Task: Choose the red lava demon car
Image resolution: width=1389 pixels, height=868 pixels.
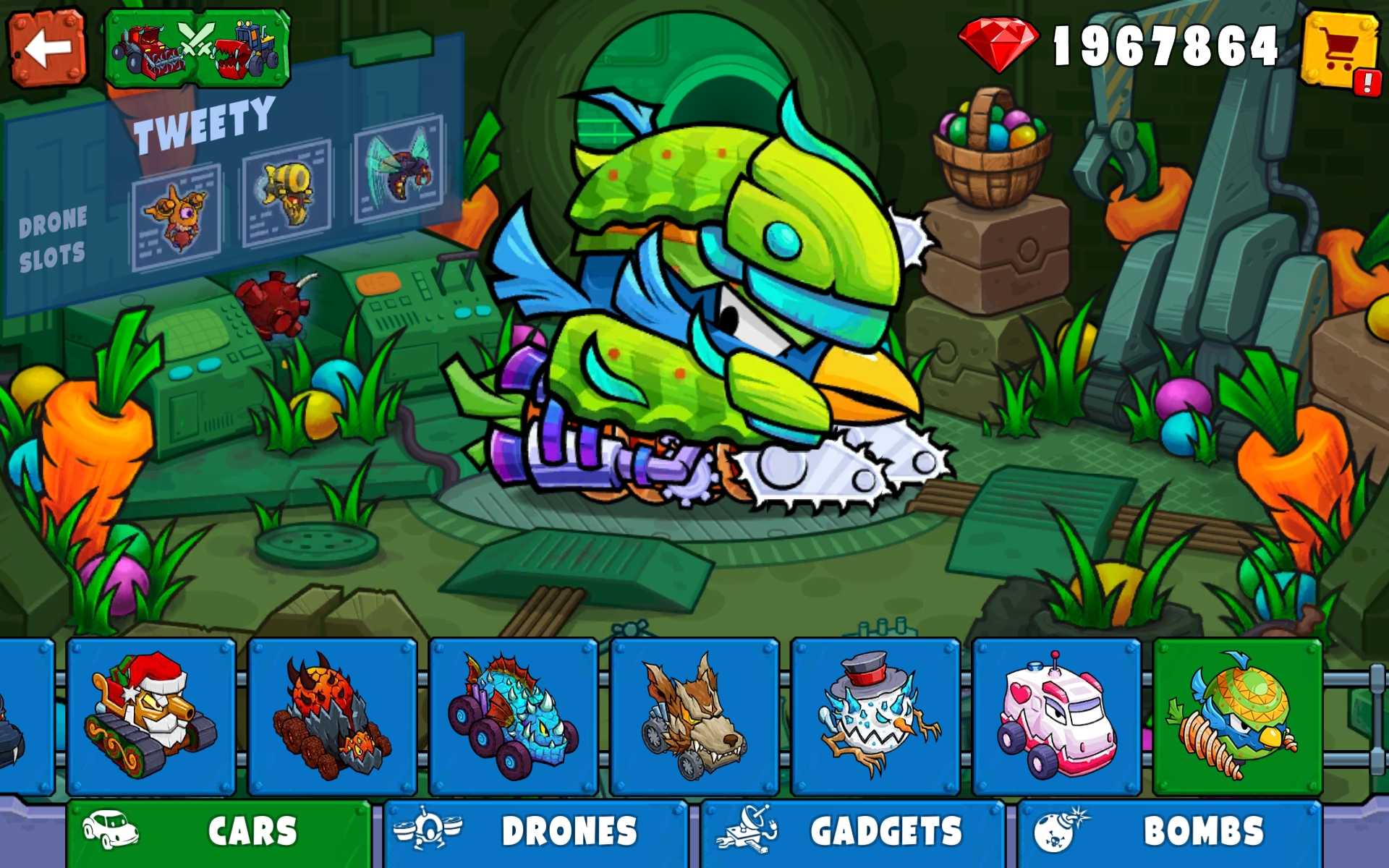Action: [332, 716]
